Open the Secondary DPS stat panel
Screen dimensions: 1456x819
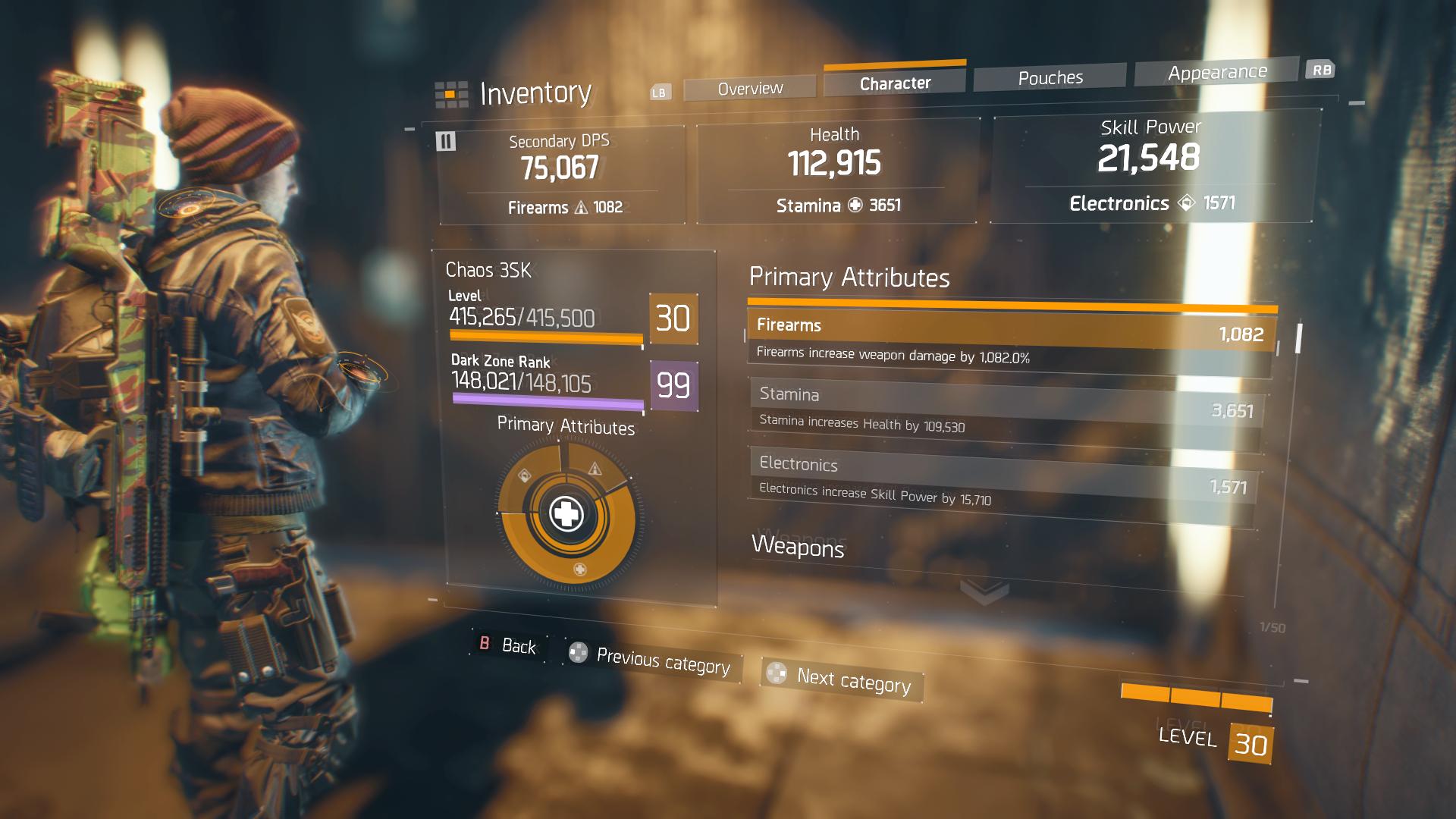561,174
